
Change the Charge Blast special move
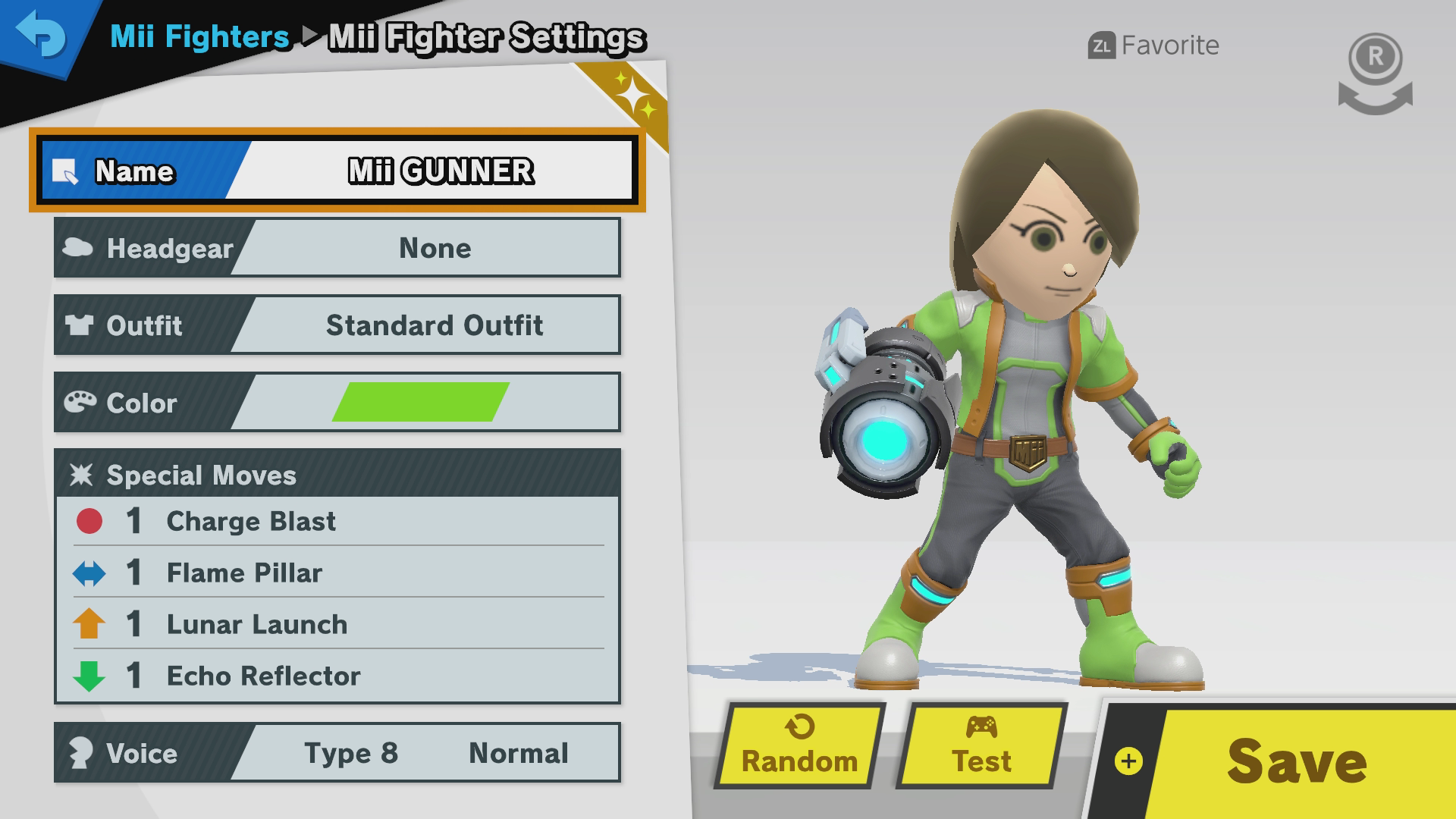click(x=250, y=521)
